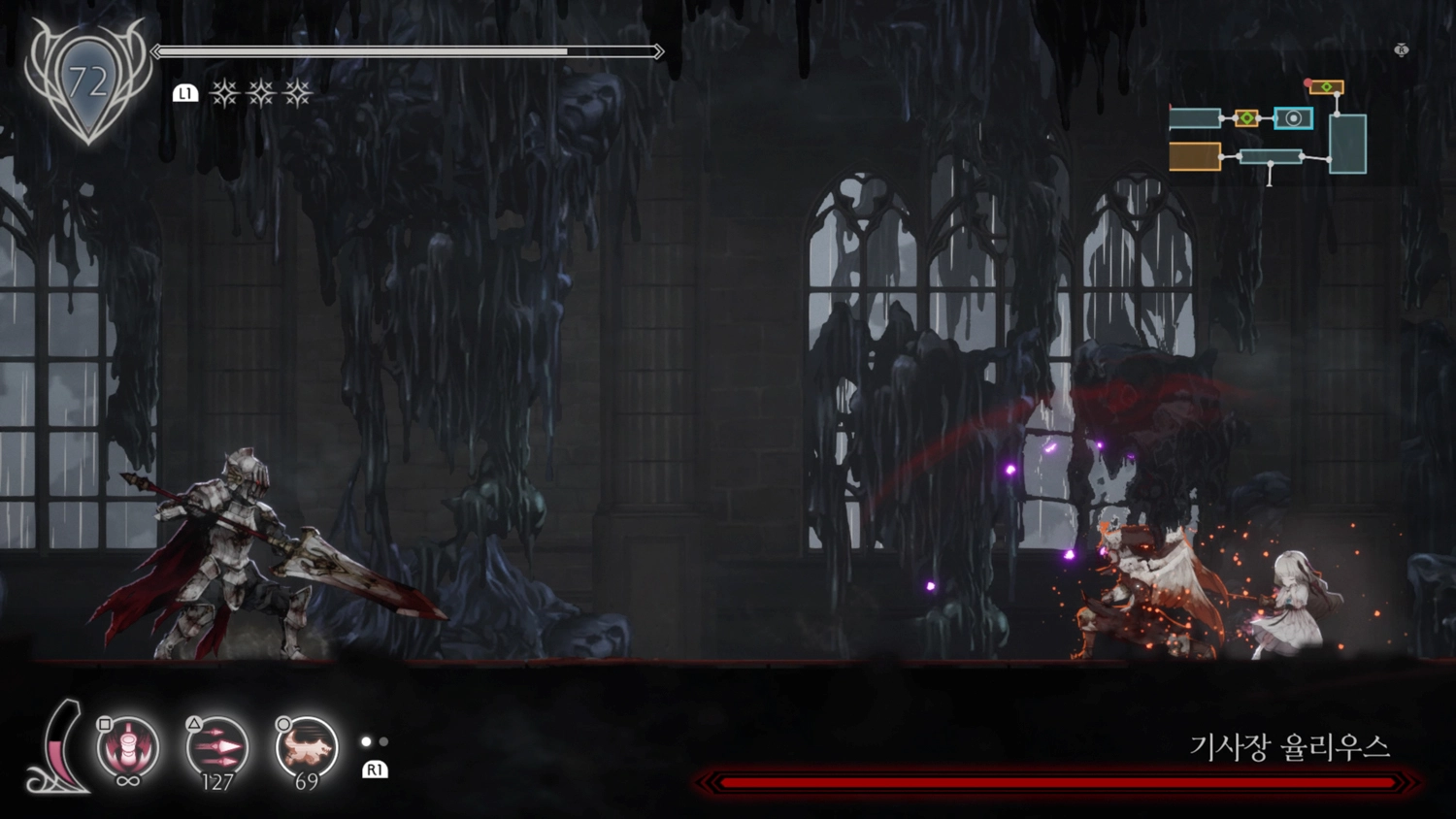Viewport: 1456px width, 819px height.
Task: Select the highlighted current room on the minimap
Action: pos(1293,118)
